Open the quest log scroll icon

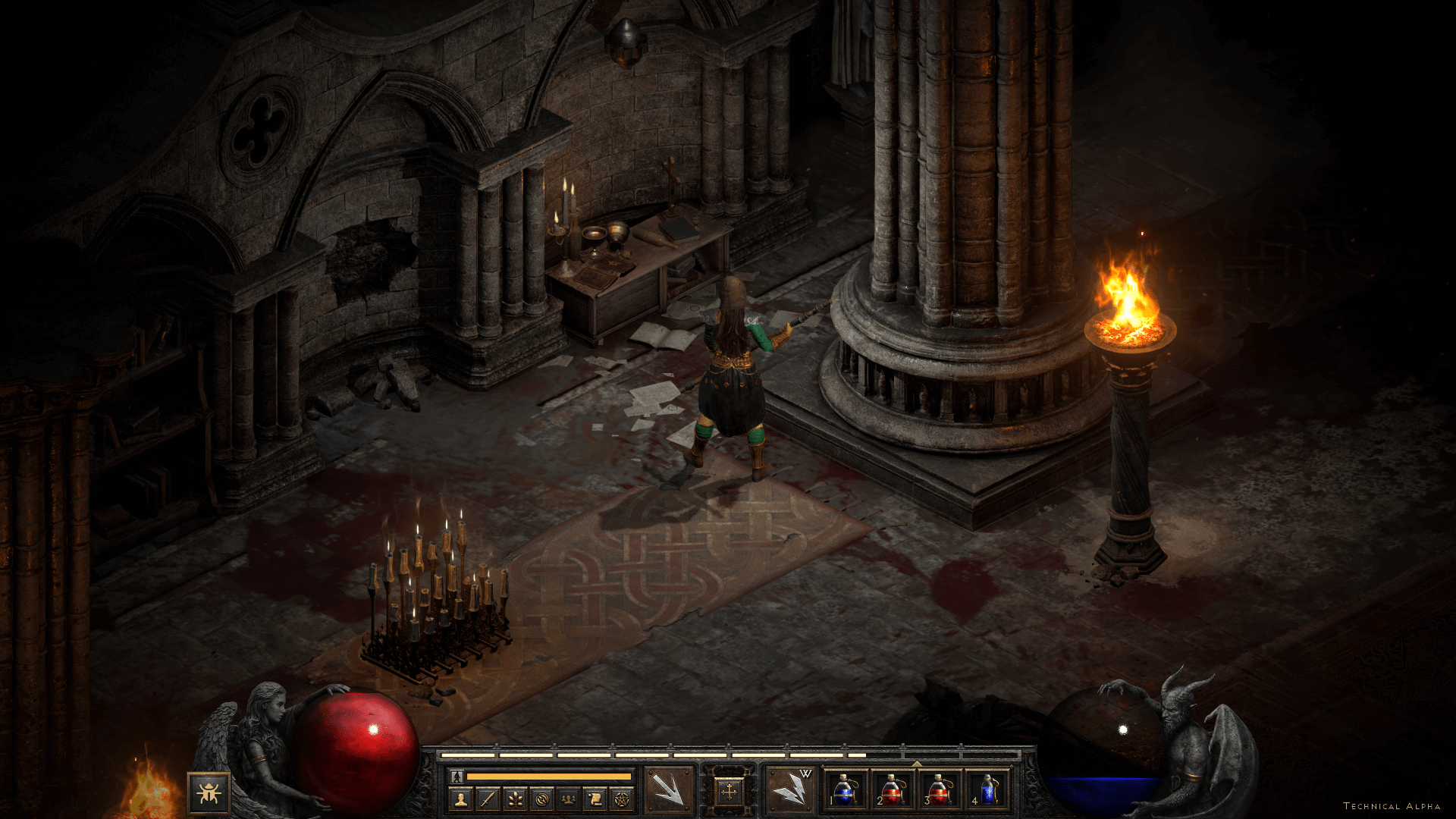(595, 799)
